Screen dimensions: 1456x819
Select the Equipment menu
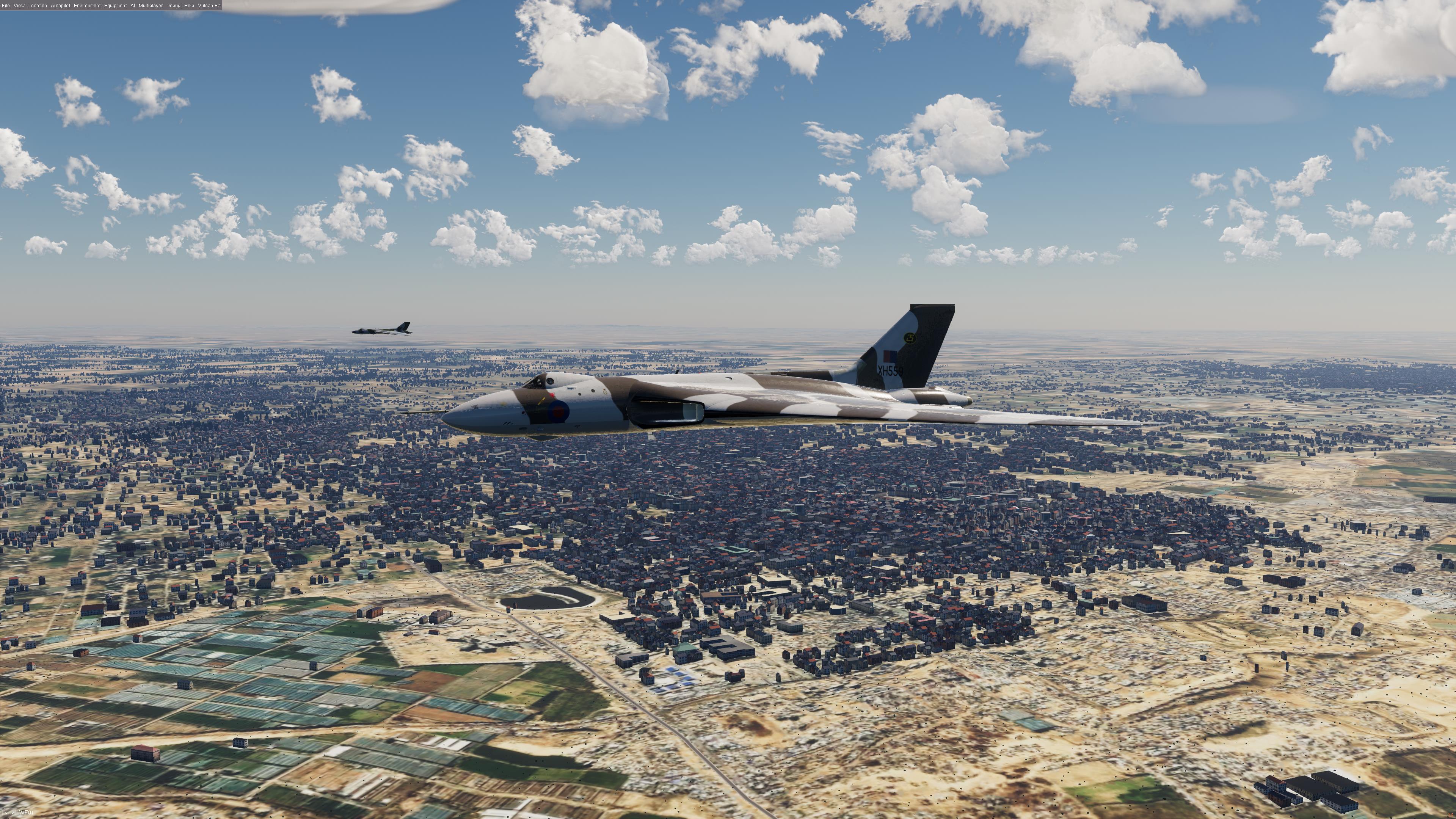[115, 6]
